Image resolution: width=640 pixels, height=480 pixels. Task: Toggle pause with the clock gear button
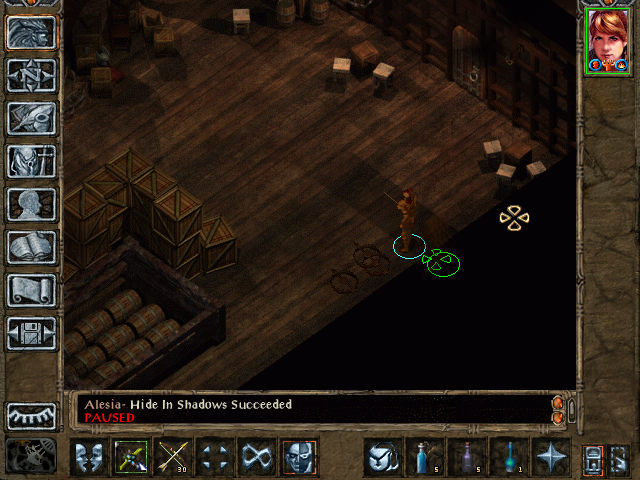tap(31, 456)
